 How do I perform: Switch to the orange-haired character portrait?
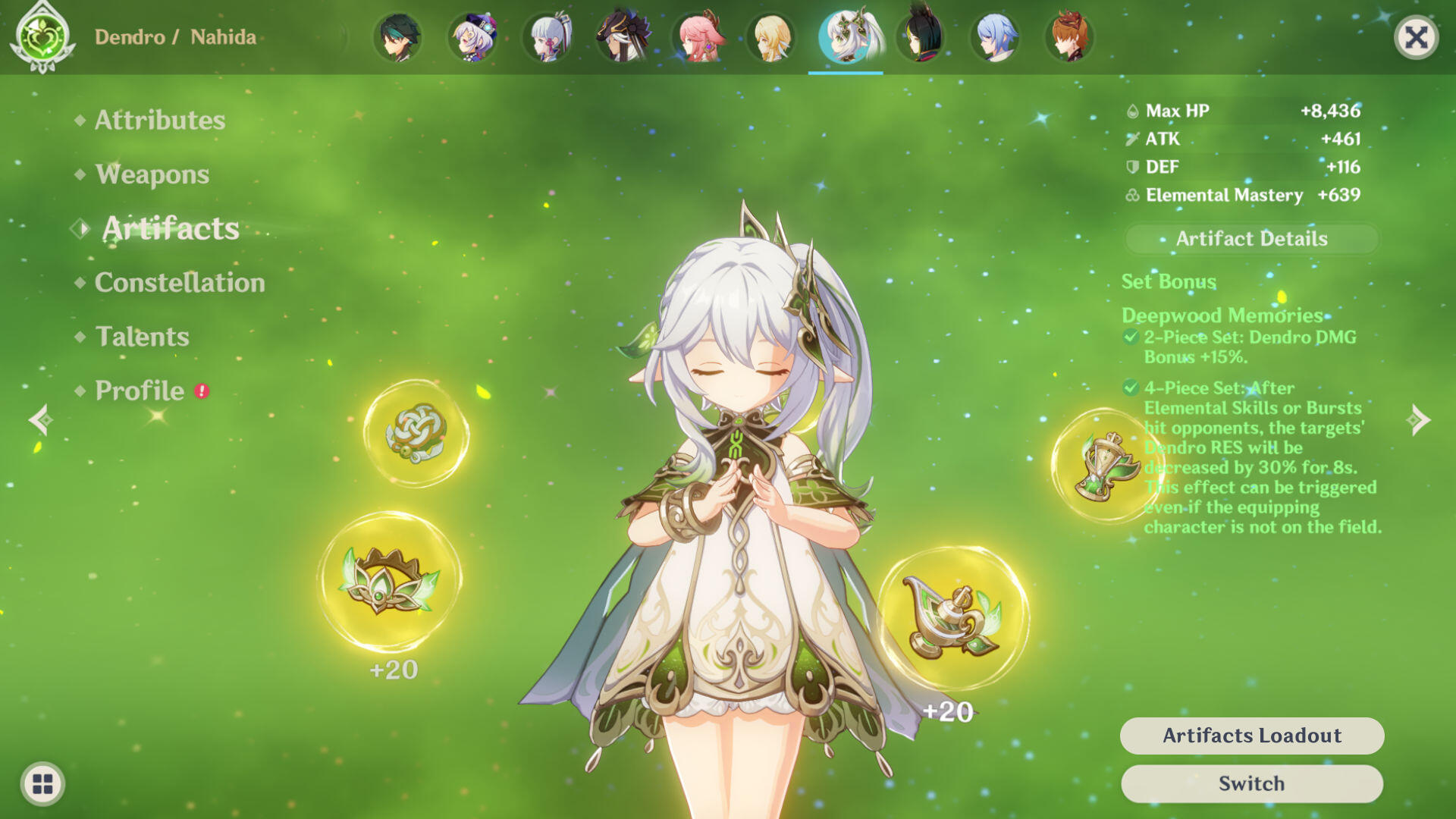coord(1069,37)
